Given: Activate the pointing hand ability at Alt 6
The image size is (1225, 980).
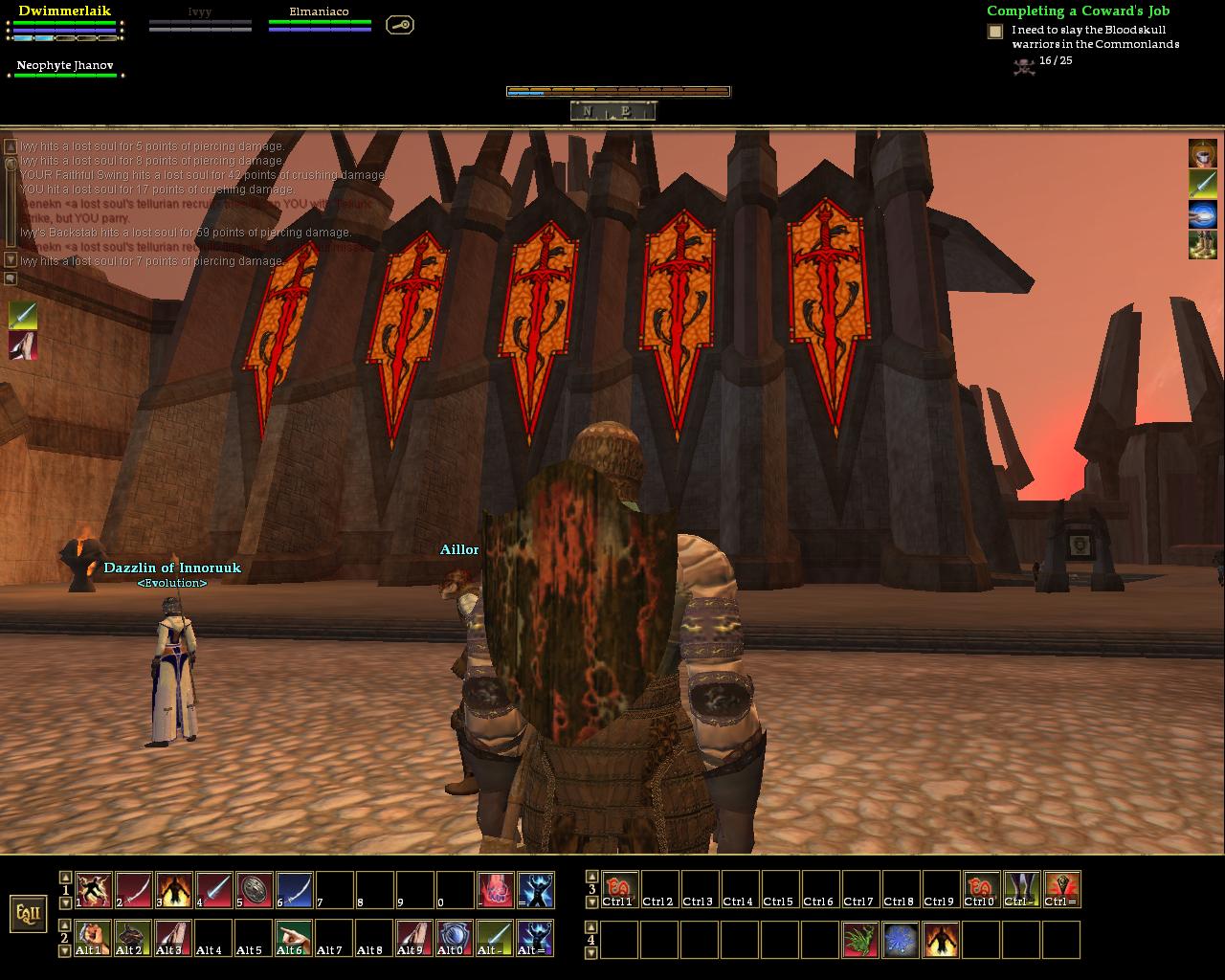Looking at the screenshot, I should [x=295, y=938].
